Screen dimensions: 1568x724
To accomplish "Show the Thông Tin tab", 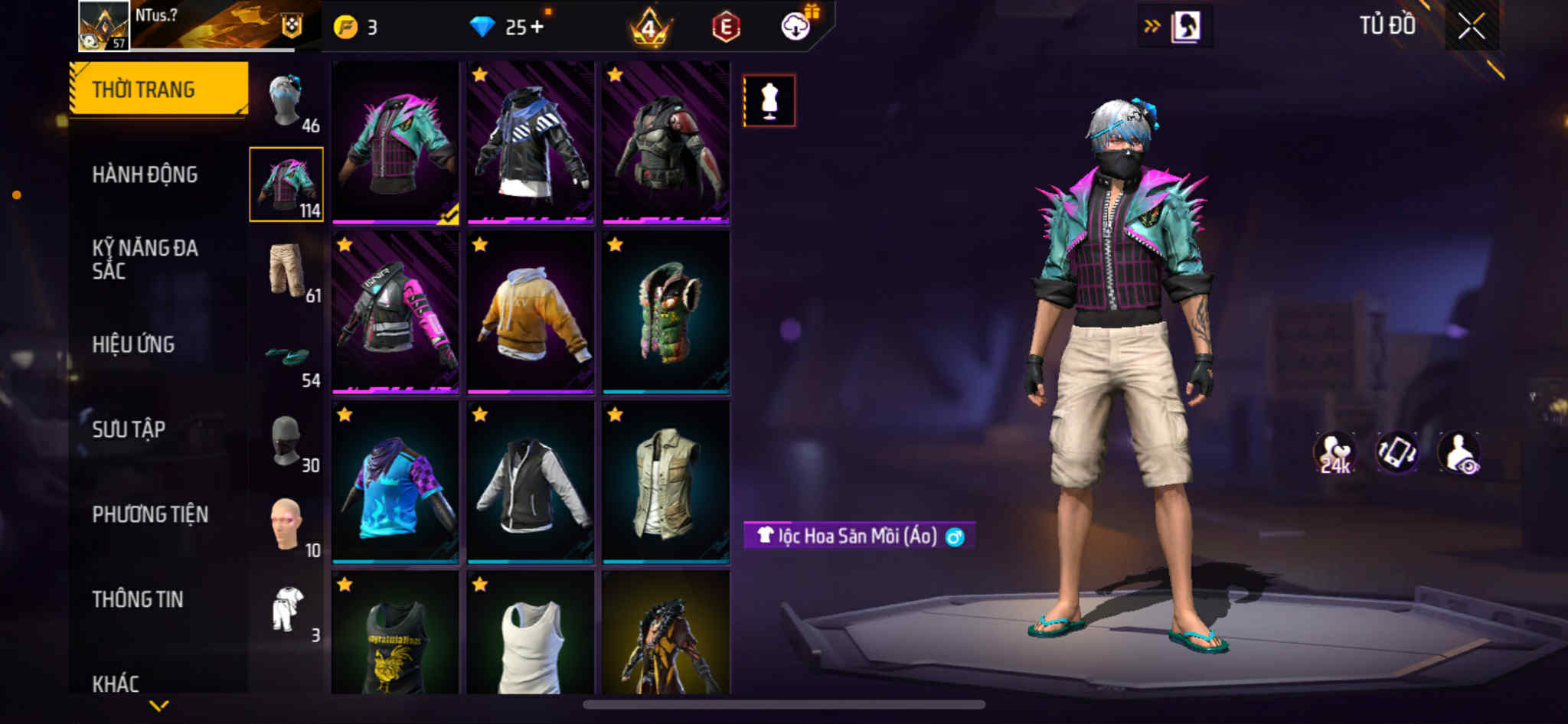I will click(138, 599).
